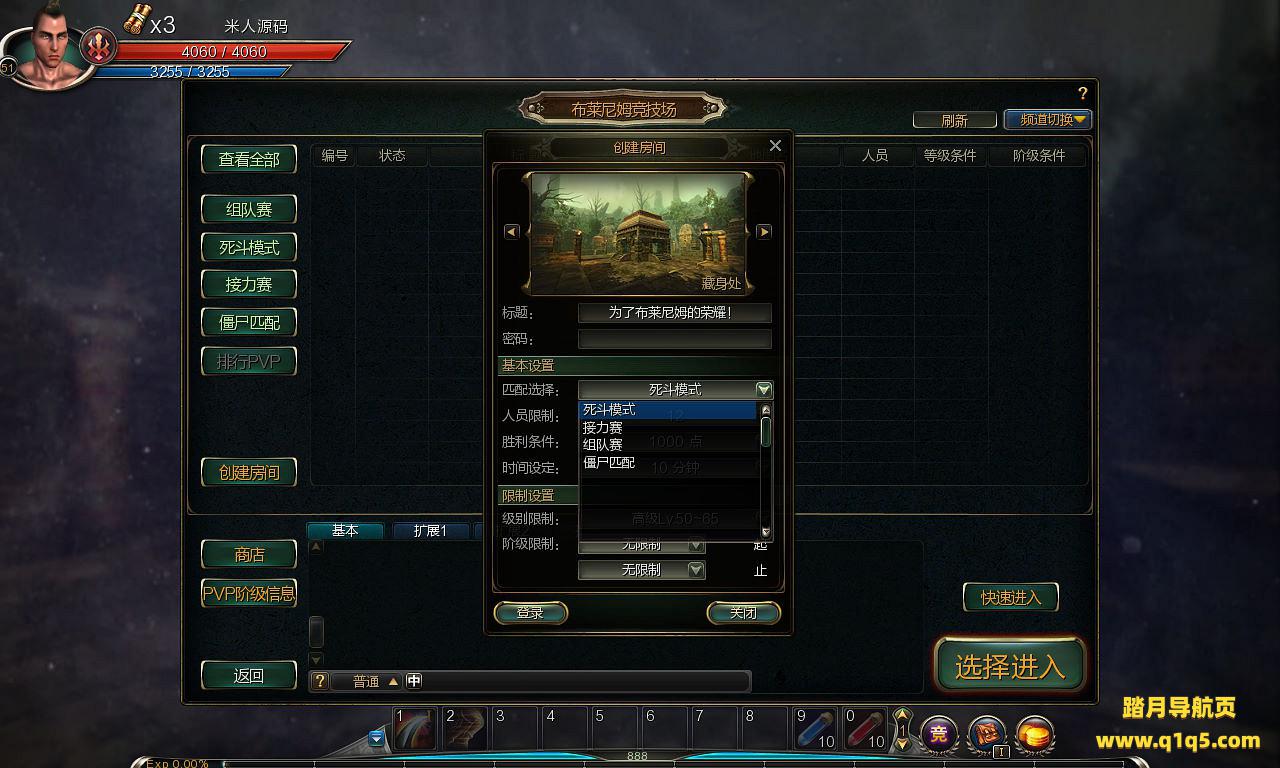
Task: Open the 商店 shop
Action: coord(249,554)
